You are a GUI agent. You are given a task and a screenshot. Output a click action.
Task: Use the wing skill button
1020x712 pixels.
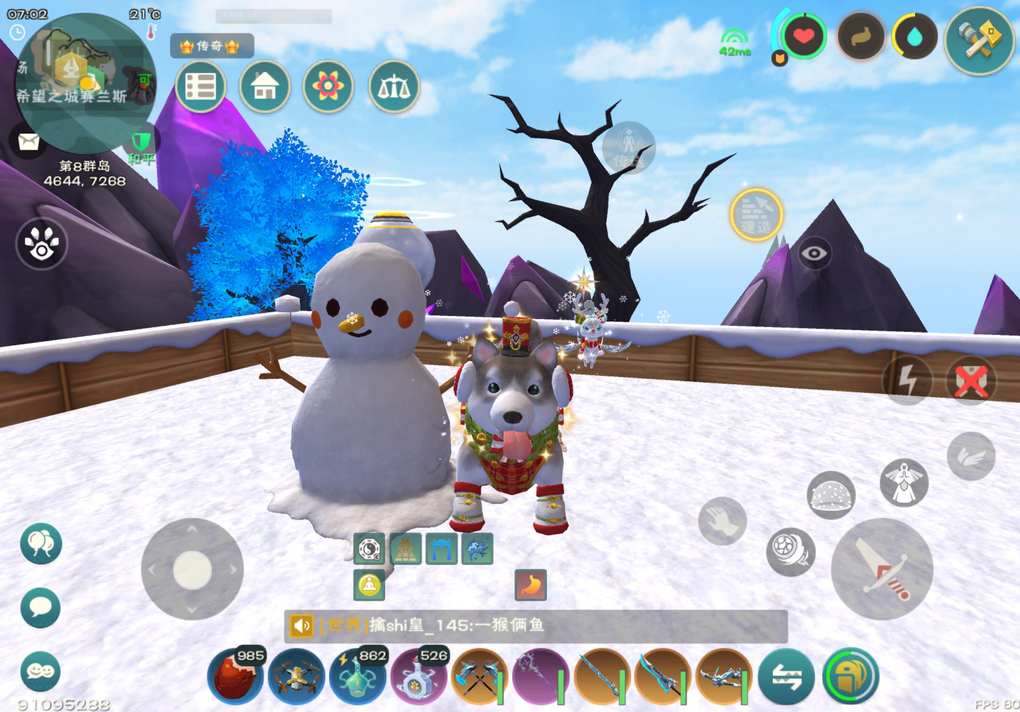(x=970, y=455)
